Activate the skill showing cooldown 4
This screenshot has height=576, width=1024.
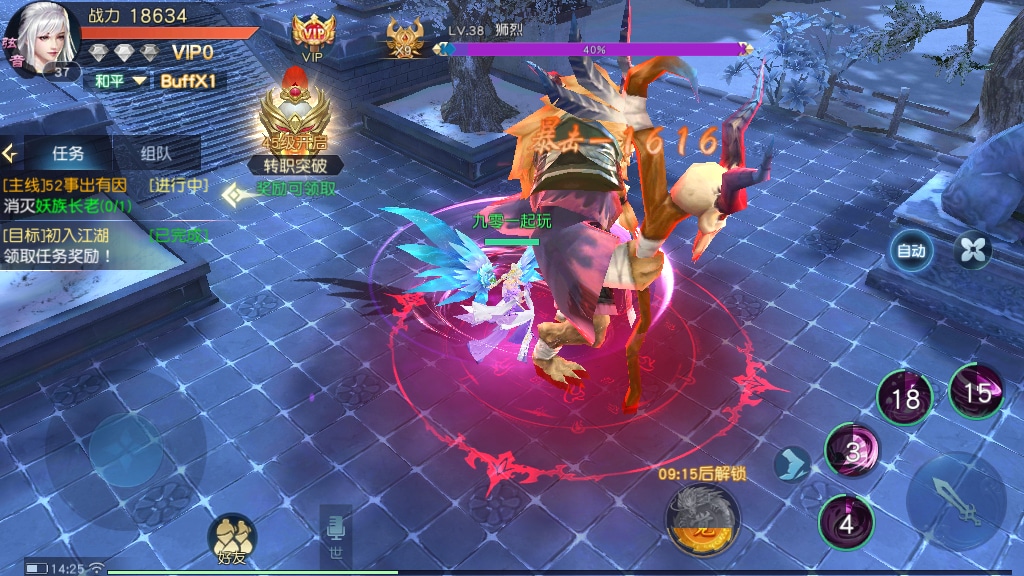click(x=846, y=521)
